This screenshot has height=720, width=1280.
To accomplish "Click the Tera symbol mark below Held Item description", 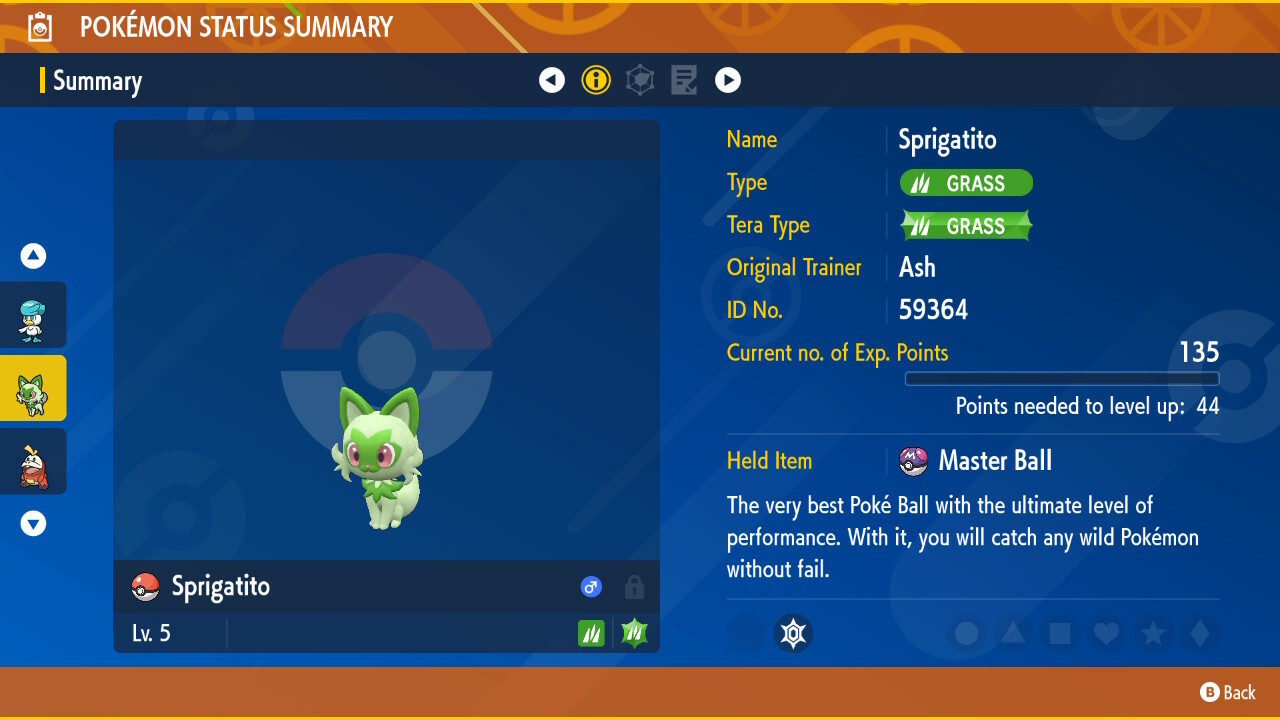I will point(793,633).
